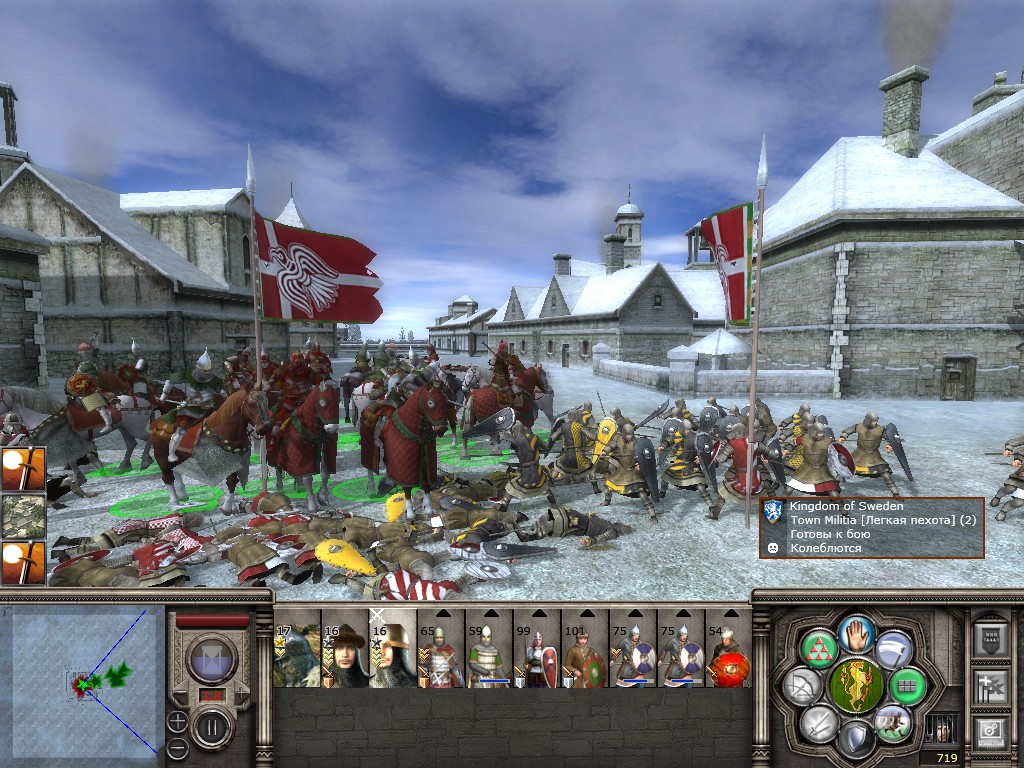Select the 54-man red round shield unit
Image resolution: width=1024 pixels, height=768 pixels.
tap(727, 655)
